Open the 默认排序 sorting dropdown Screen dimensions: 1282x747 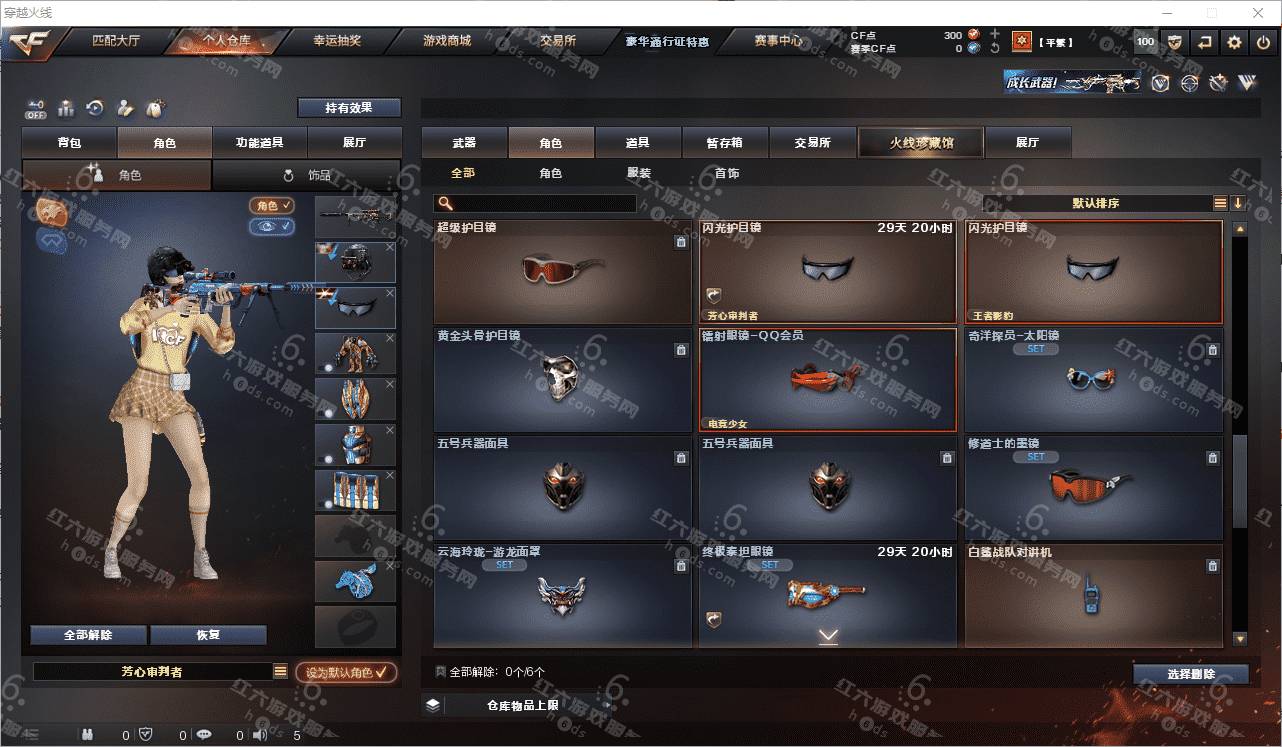coord(1096,203)
